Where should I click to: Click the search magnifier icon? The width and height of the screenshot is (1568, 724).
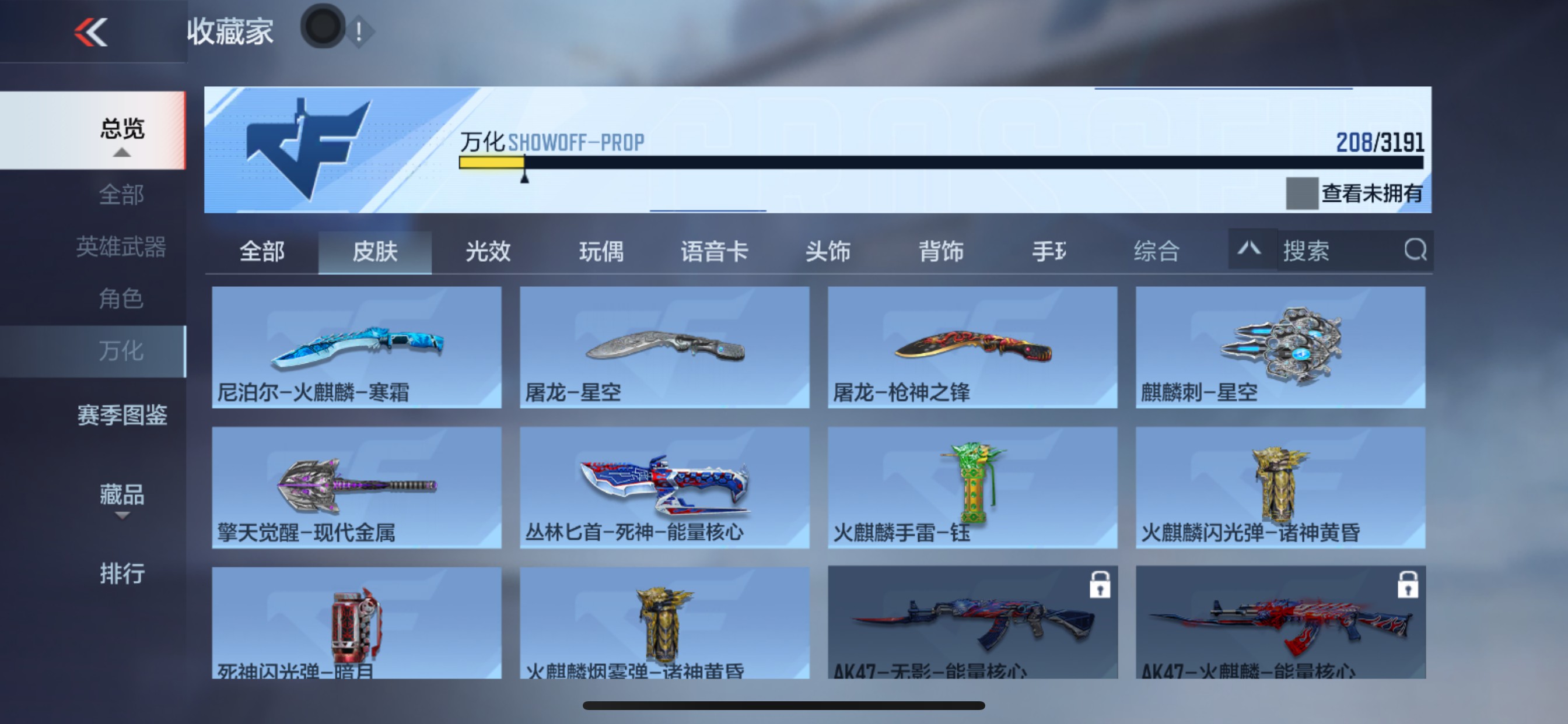1417,250
